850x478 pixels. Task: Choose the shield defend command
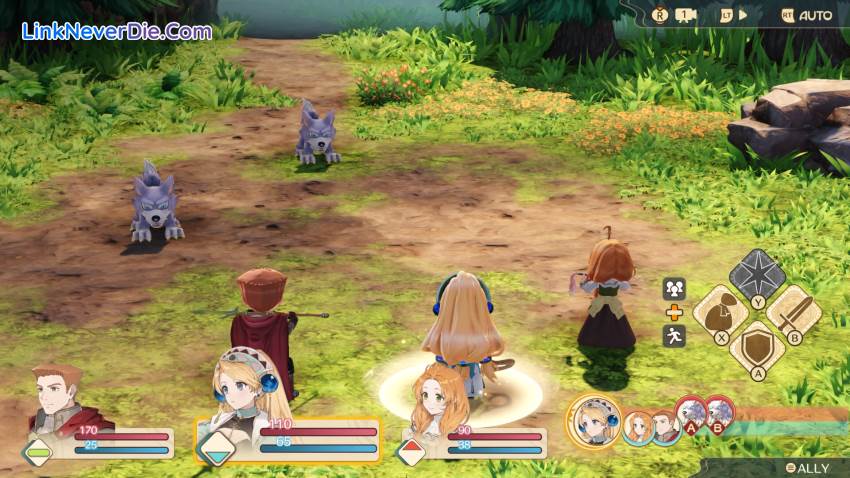757,347
